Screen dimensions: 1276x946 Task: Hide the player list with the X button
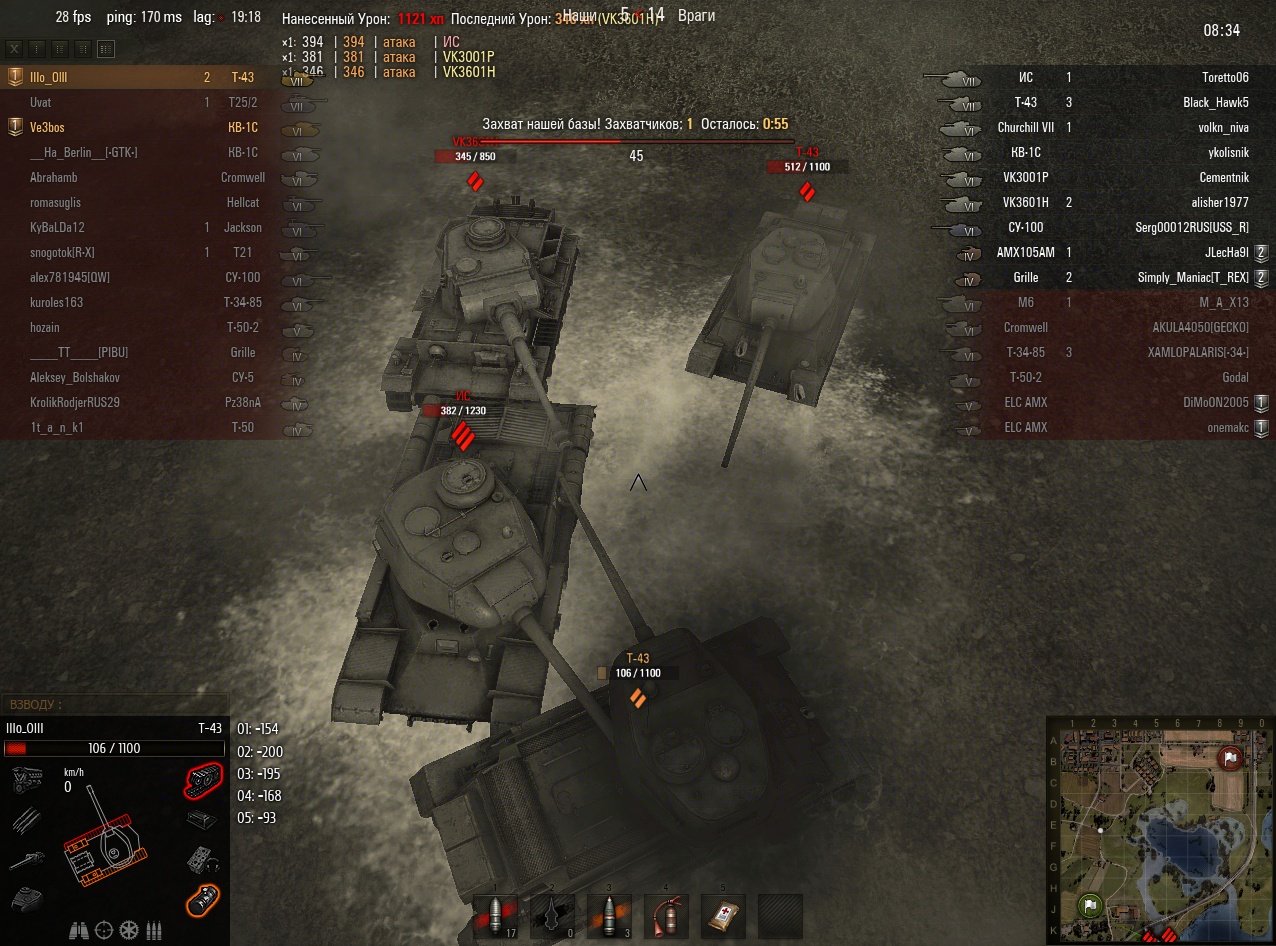coord(14,48)
